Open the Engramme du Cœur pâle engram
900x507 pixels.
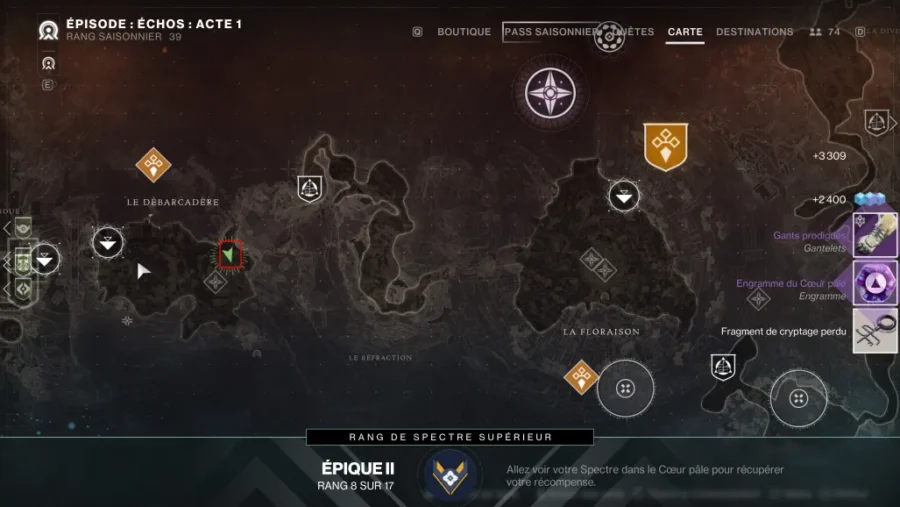pyautogui.click(x=875, y=283)
